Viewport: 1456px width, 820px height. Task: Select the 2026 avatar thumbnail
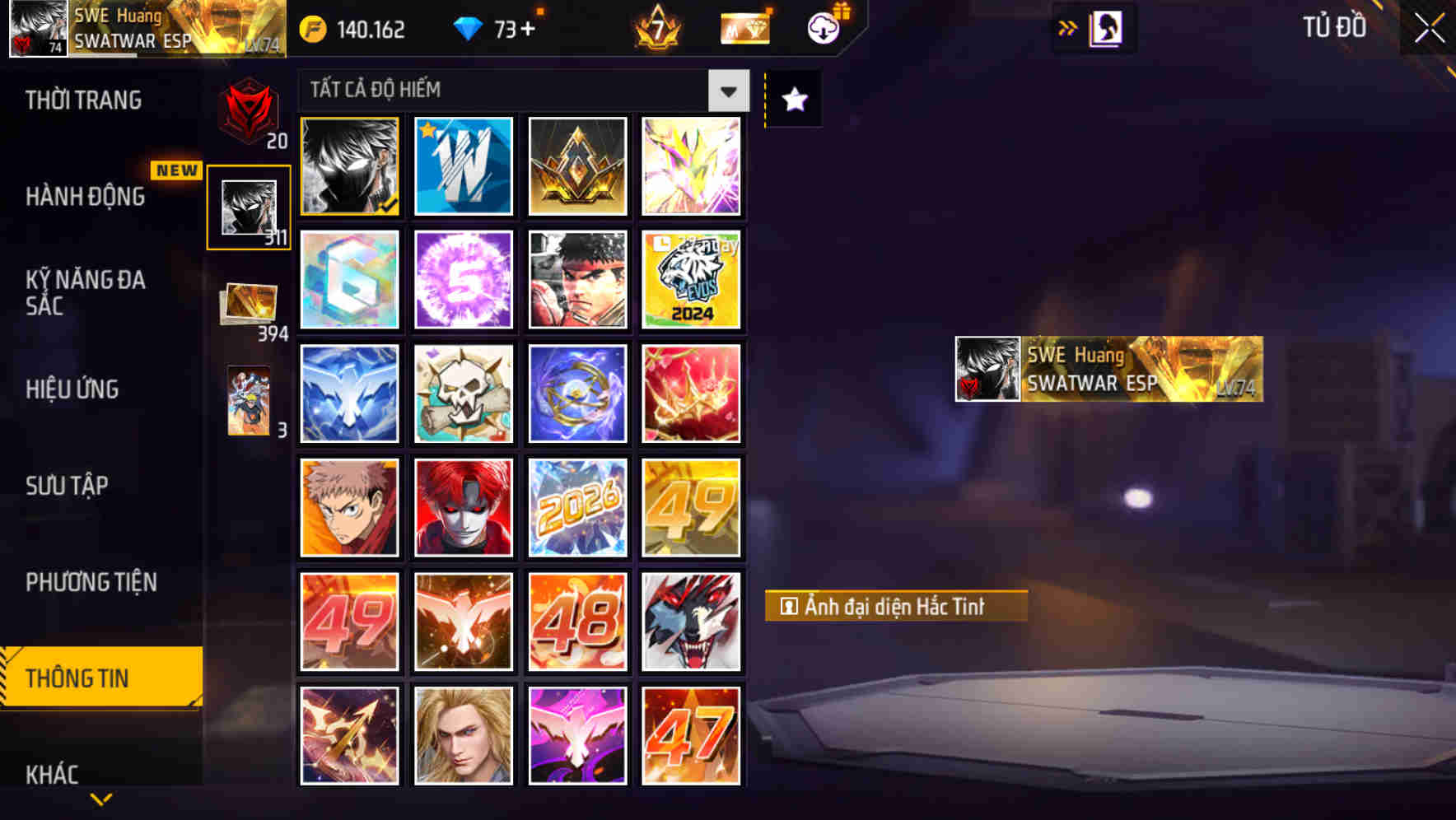[x=577, y=508]
